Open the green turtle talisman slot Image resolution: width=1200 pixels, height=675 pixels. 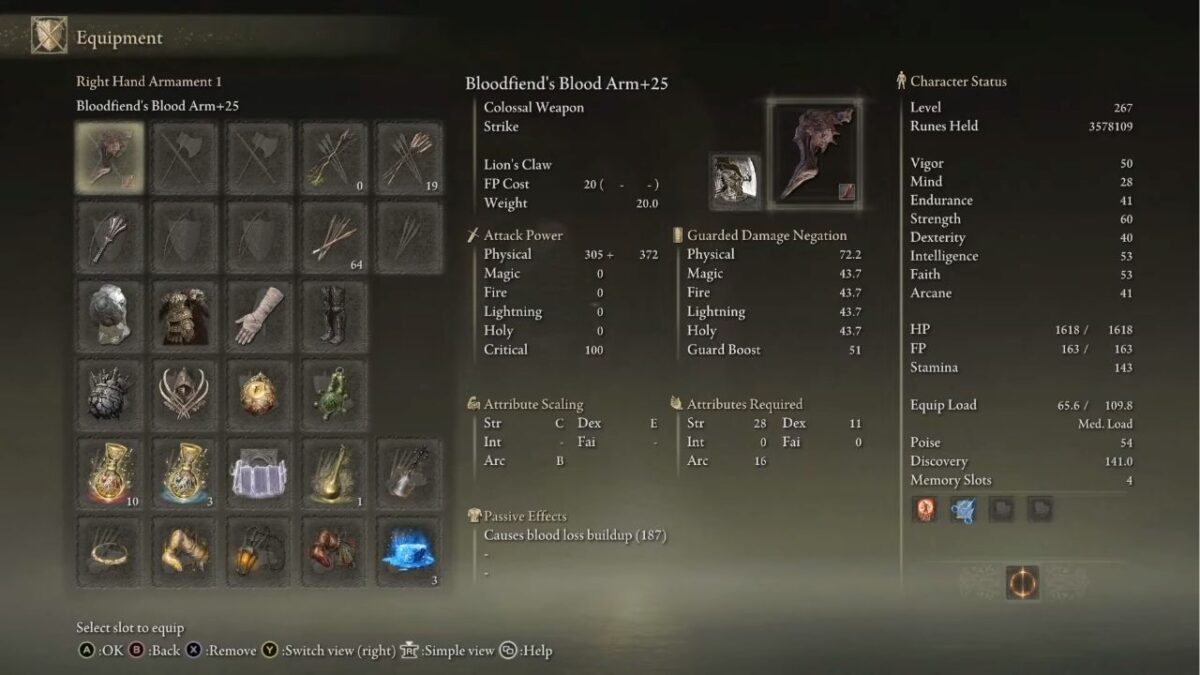coord(334,395)
